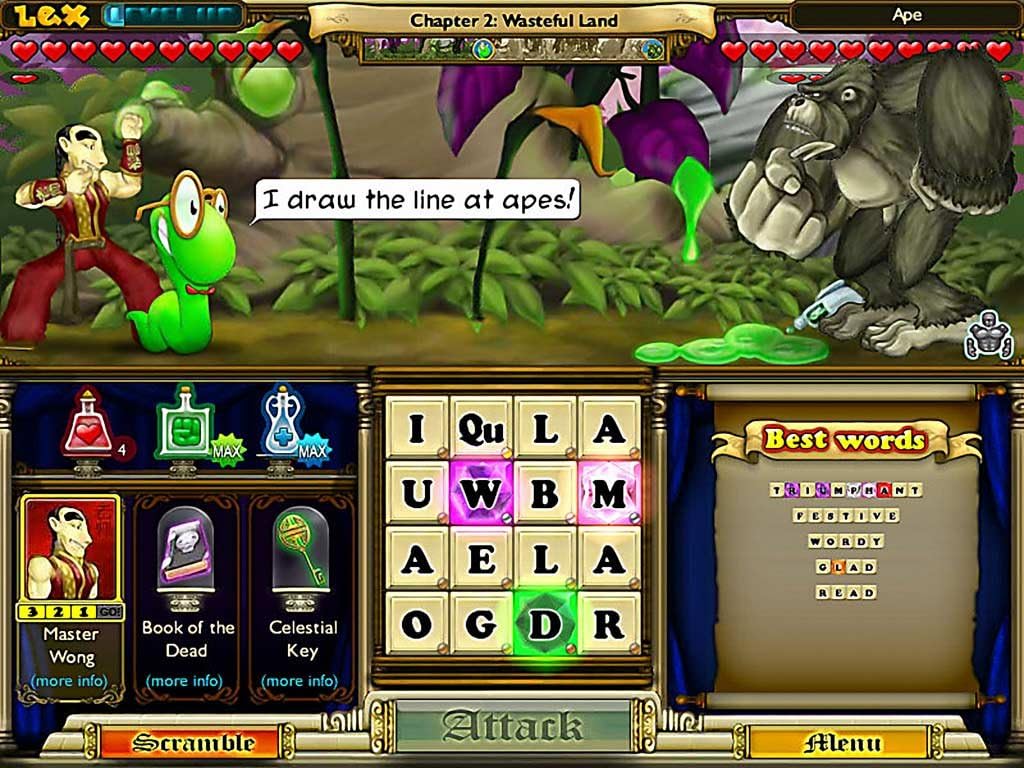Viewport: 1024px width, 768px height.
Task: Select the Qu letter tile
Action: (481, 428)
